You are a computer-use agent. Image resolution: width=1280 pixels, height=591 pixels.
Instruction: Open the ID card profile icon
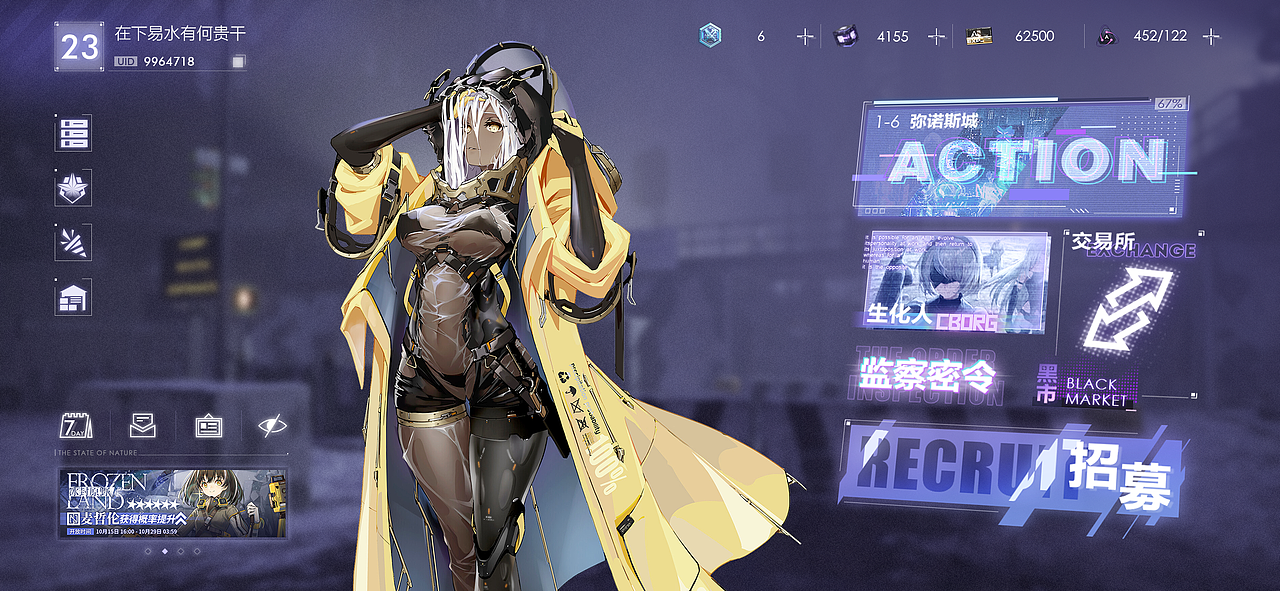pos(208,425)
